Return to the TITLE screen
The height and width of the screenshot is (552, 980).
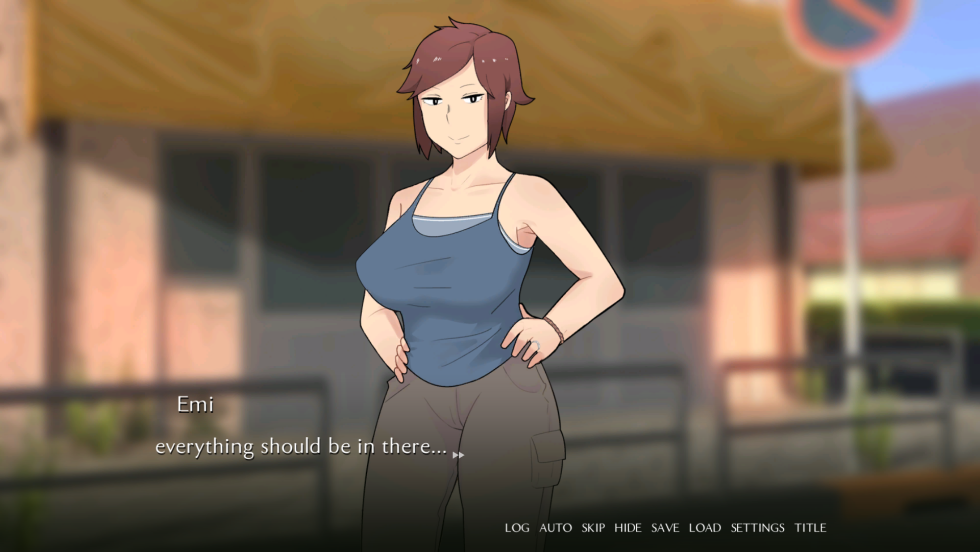click(810, 528)
